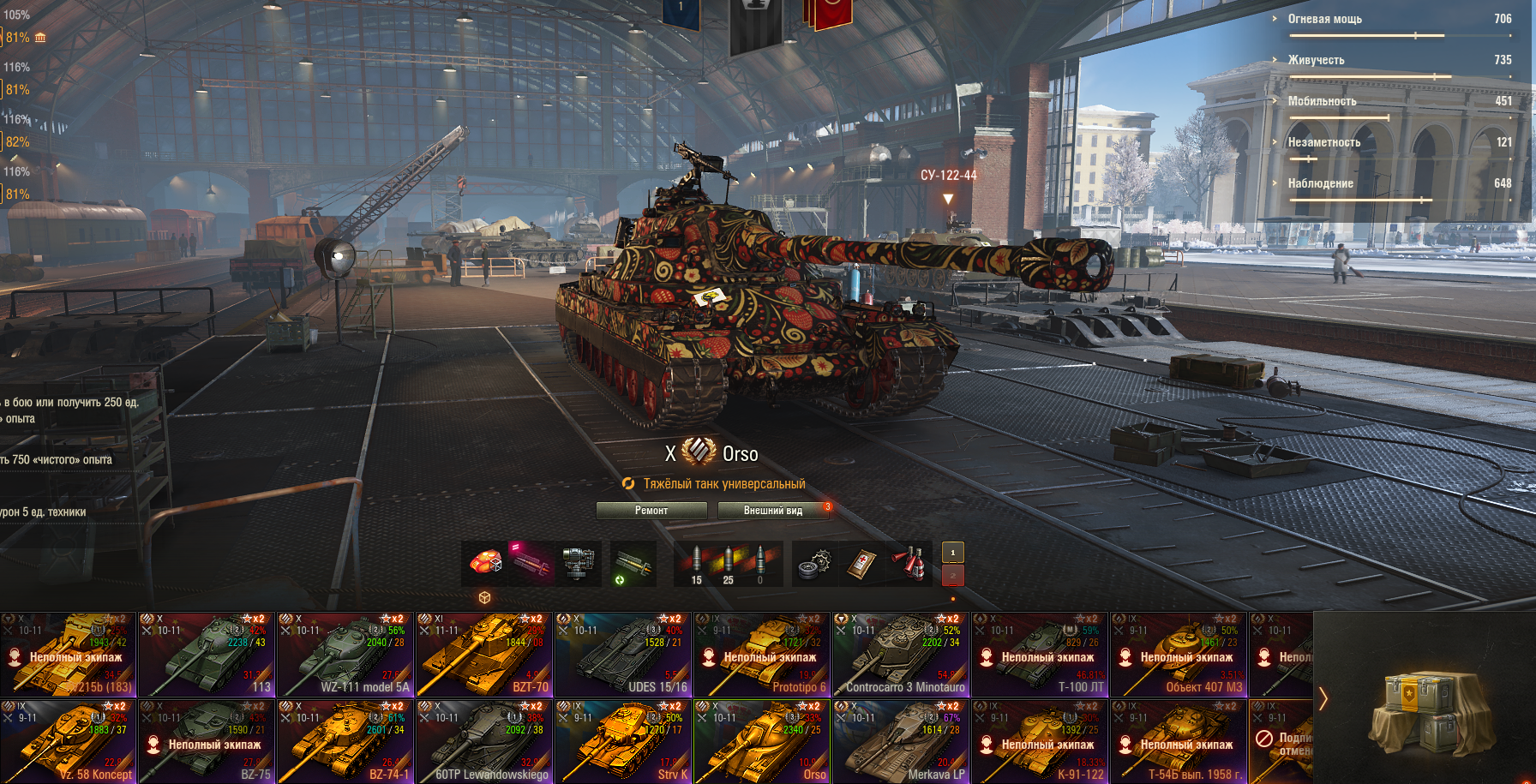Open the red-orange equipment slot
The image size is (1536, 784).
coord(486,564)
